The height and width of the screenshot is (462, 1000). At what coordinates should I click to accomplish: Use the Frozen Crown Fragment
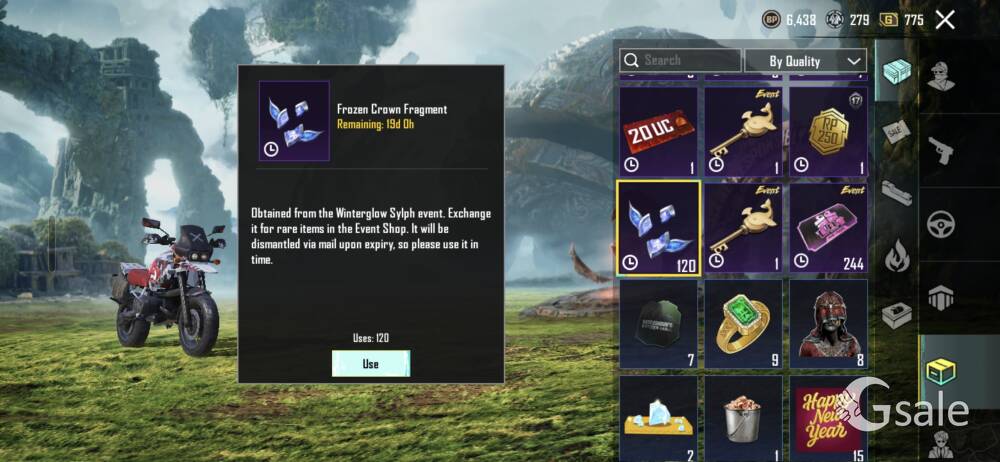371,363
